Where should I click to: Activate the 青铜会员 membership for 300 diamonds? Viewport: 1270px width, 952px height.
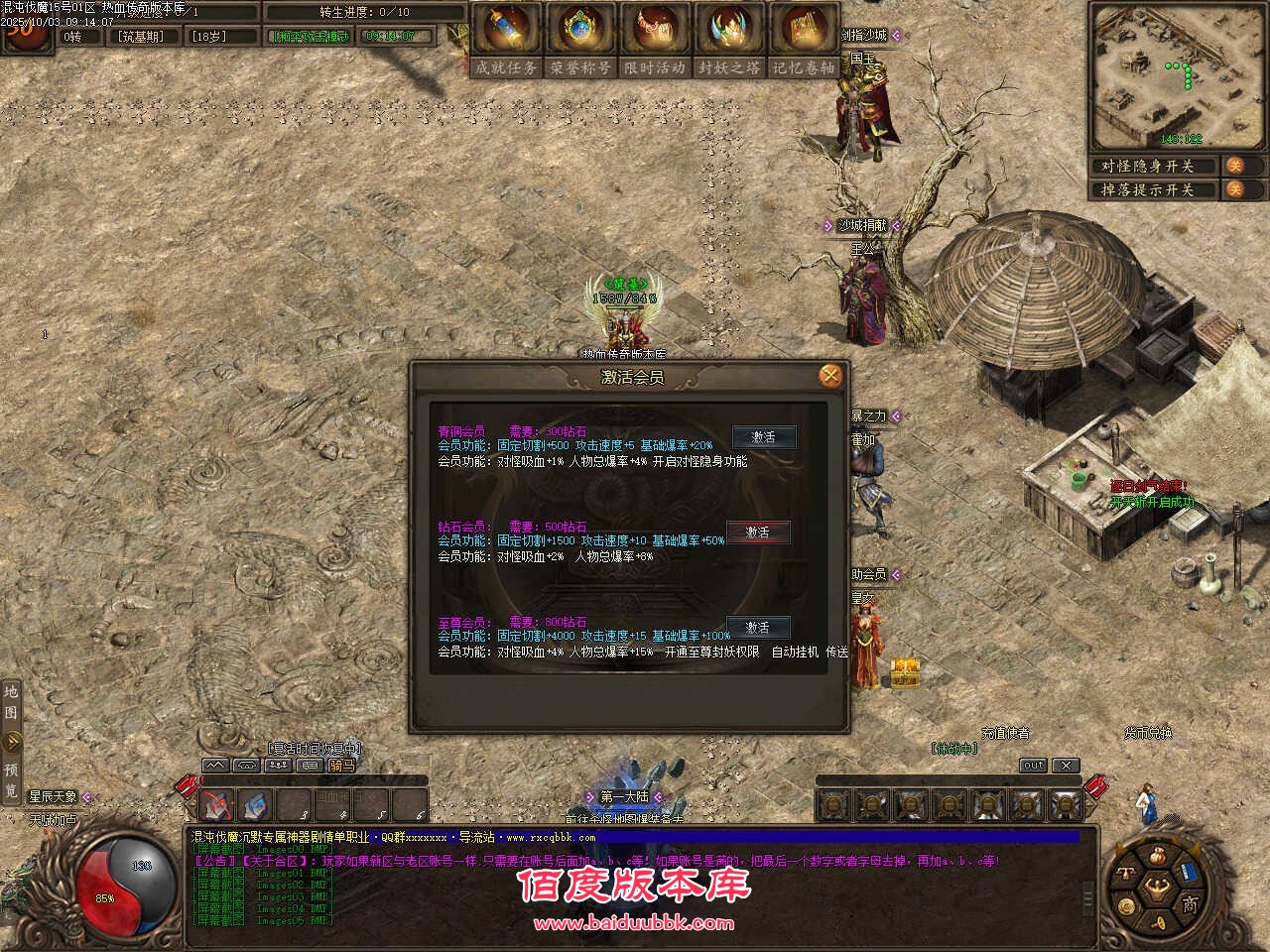[x=763, y=437]
